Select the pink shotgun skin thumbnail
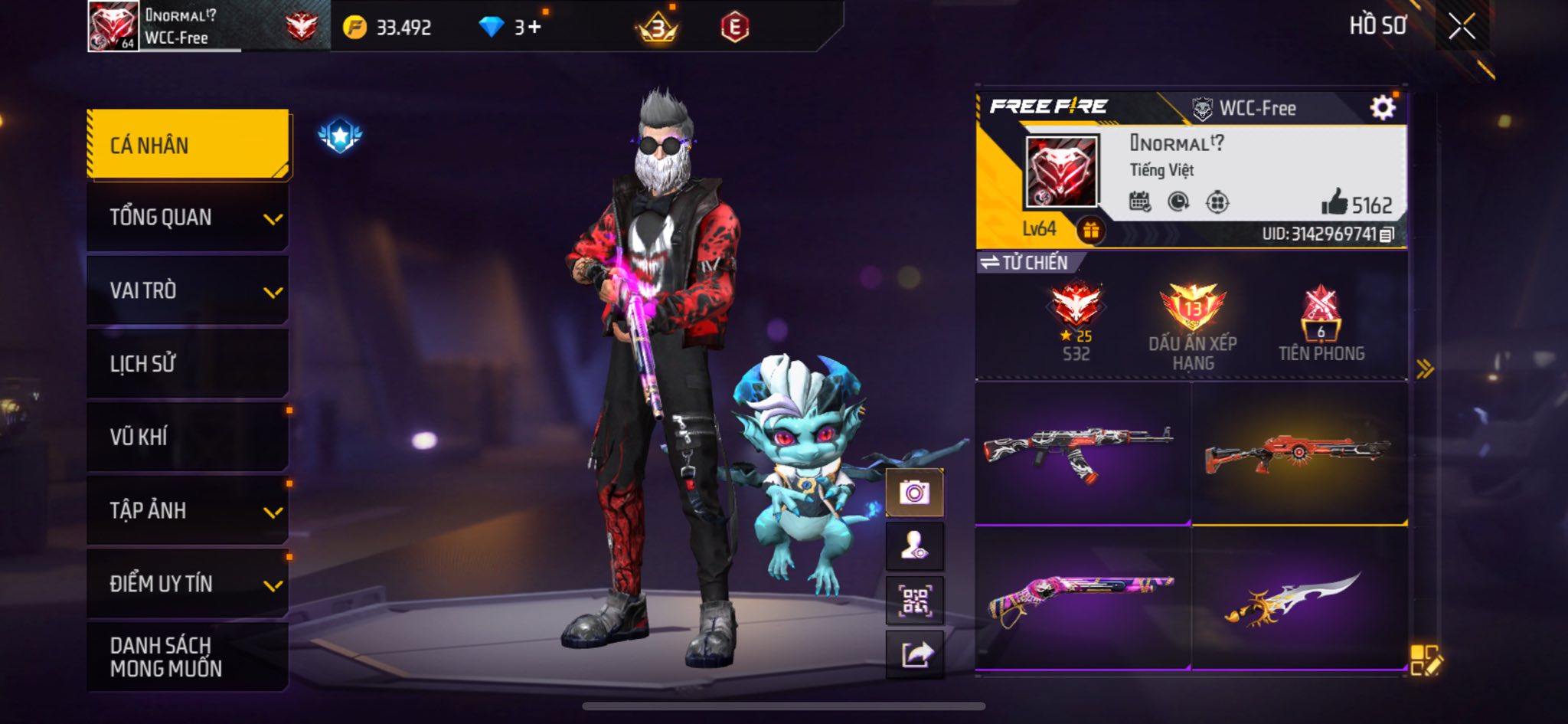Image resolution: width=1568 pixels, height=724 pixels. point(1082,598)
